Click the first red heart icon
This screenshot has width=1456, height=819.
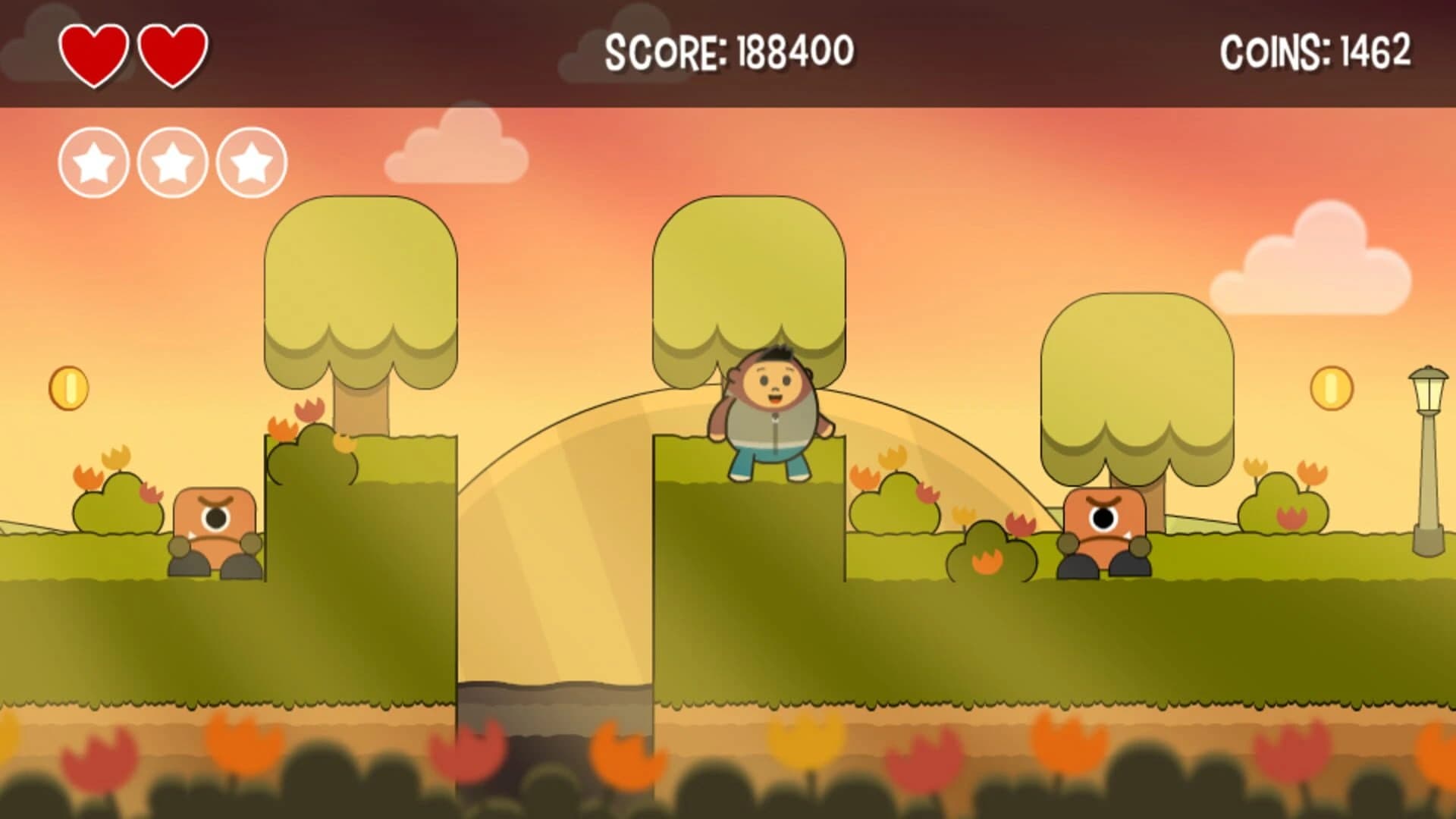click(x=95, y=53)
